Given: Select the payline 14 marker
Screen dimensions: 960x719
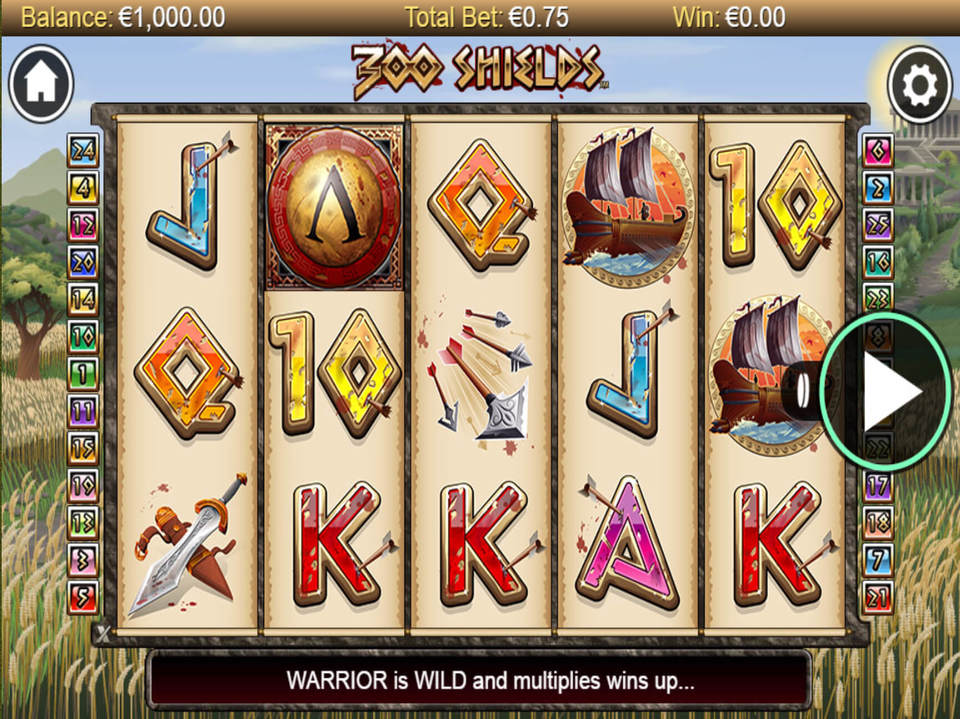Looking at the screenshot, I should pyautogui.click(x=82, y=298).
